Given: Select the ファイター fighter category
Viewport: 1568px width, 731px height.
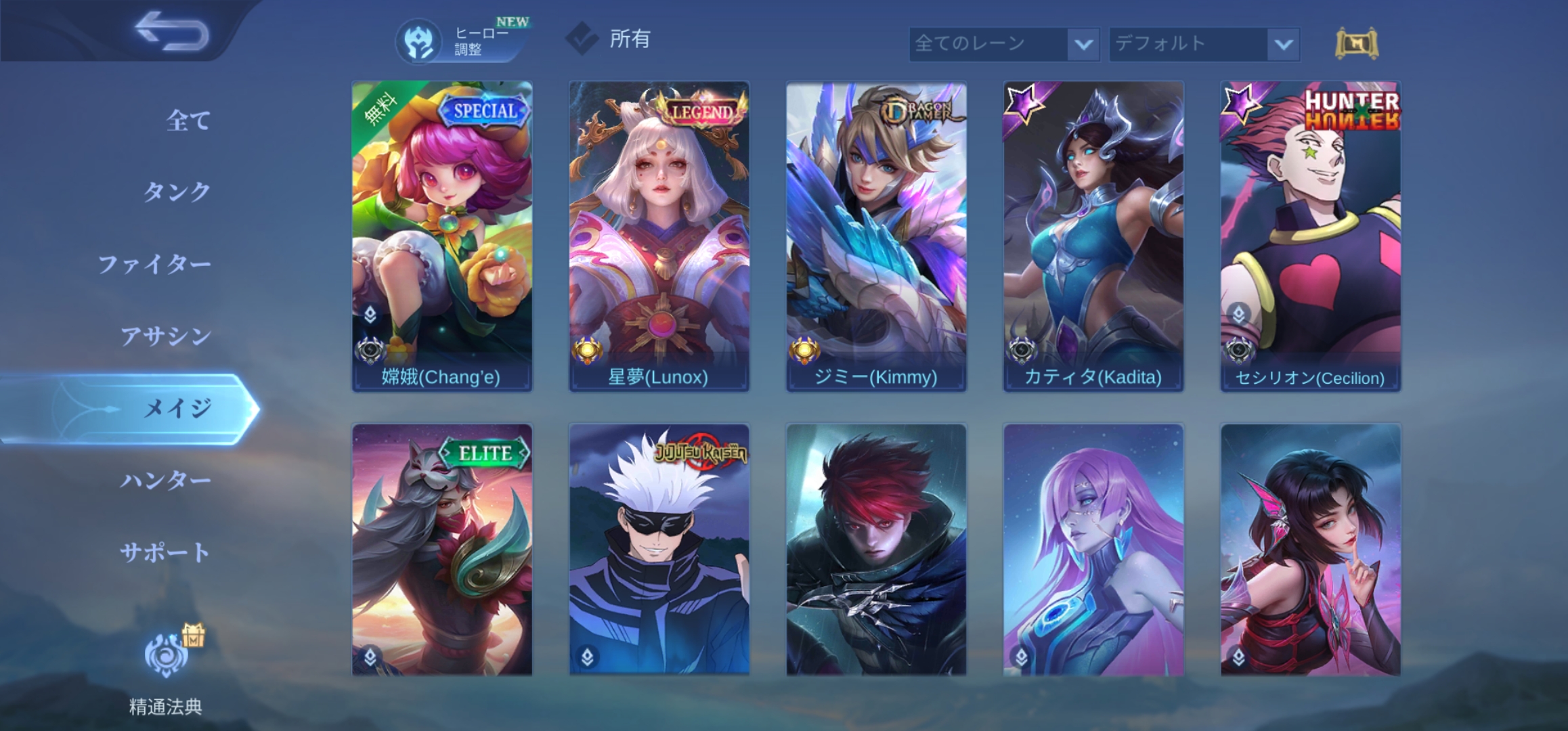Looking at the screenshot, I should pos(154,264).
